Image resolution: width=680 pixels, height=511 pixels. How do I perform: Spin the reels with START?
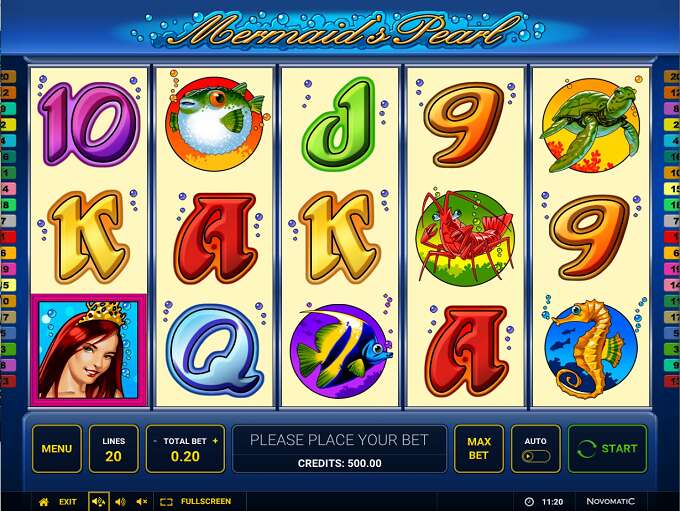tap(608, 449)
